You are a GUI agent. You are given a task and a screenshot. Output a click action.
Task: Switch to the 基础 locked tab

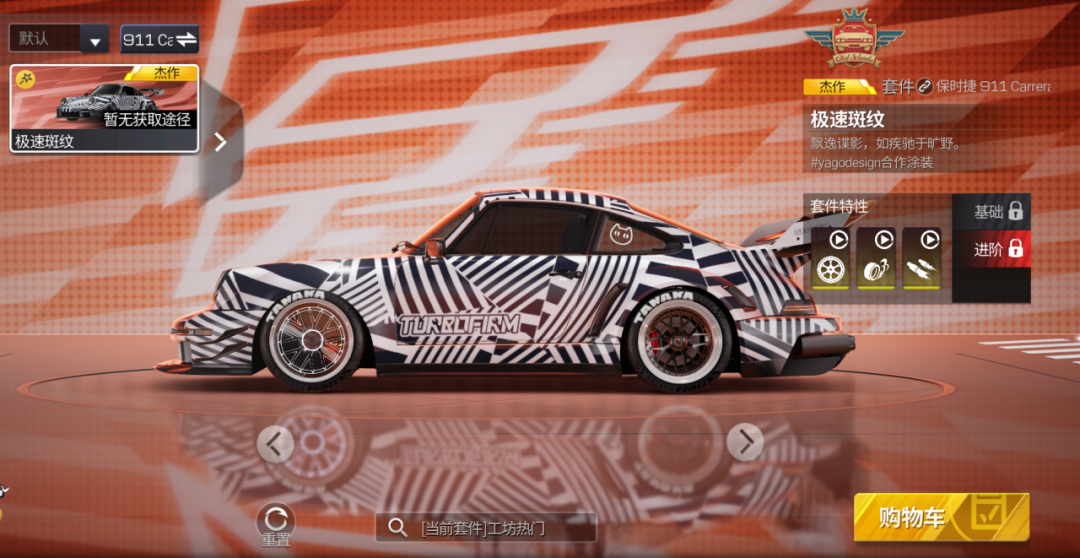point(997,211)
